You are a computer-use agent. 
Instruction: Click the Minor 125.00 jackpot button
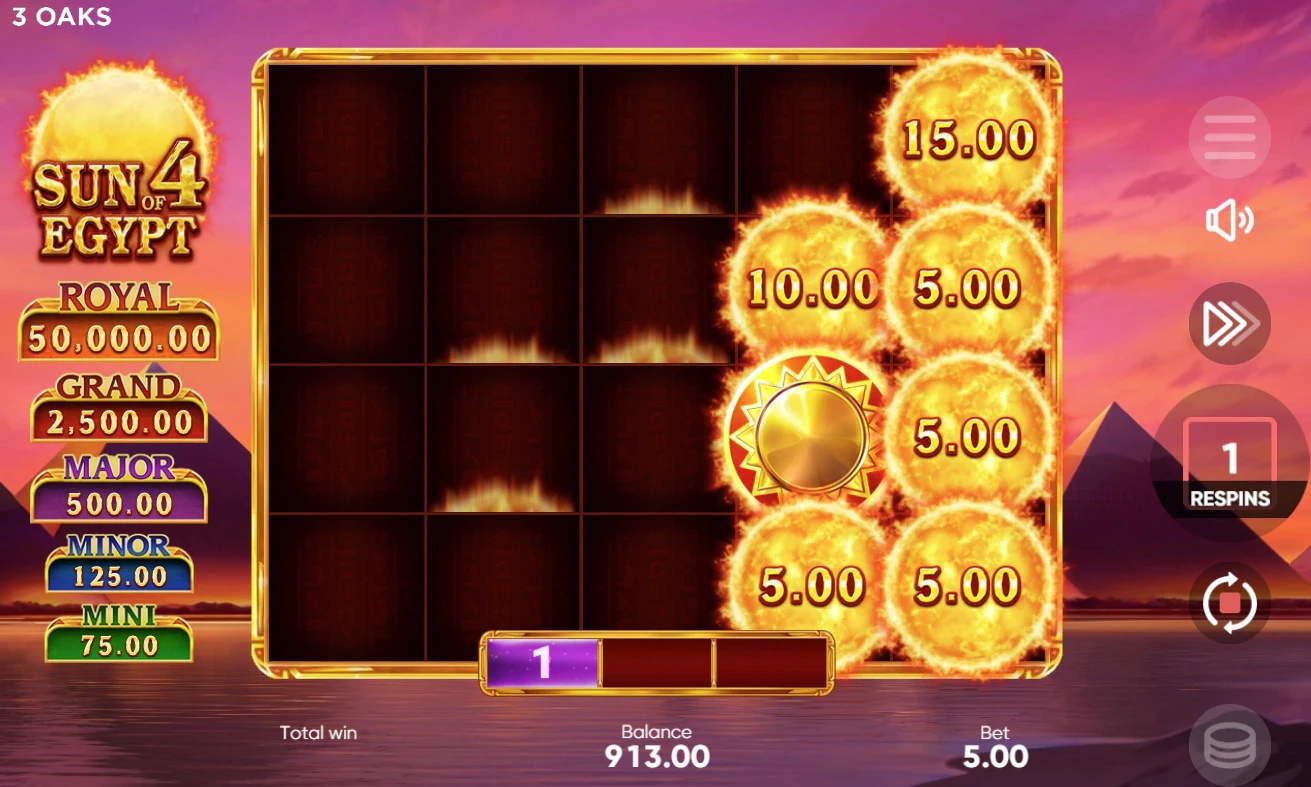tap(118, 560)
